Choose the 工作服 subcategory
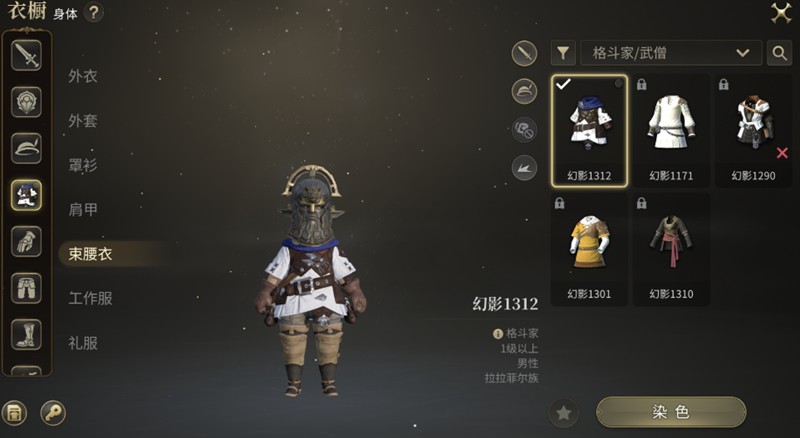 90,298
